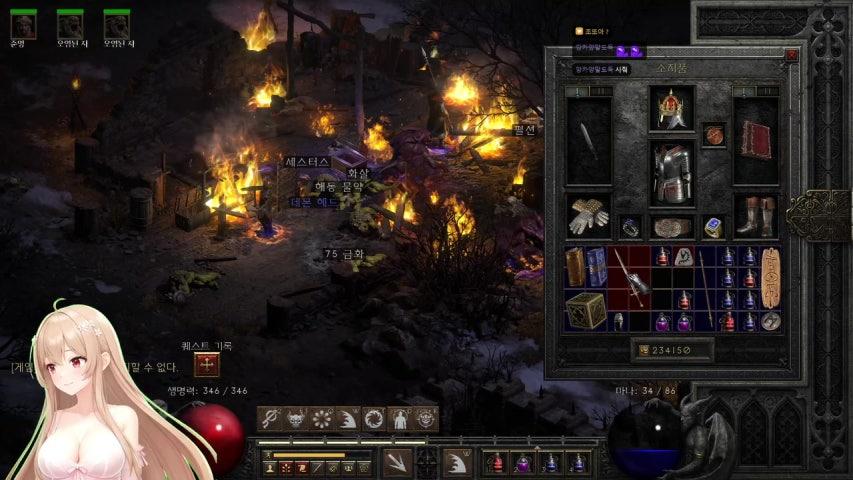Pick up the Horadric Cube in inventory

coord(586,311)
